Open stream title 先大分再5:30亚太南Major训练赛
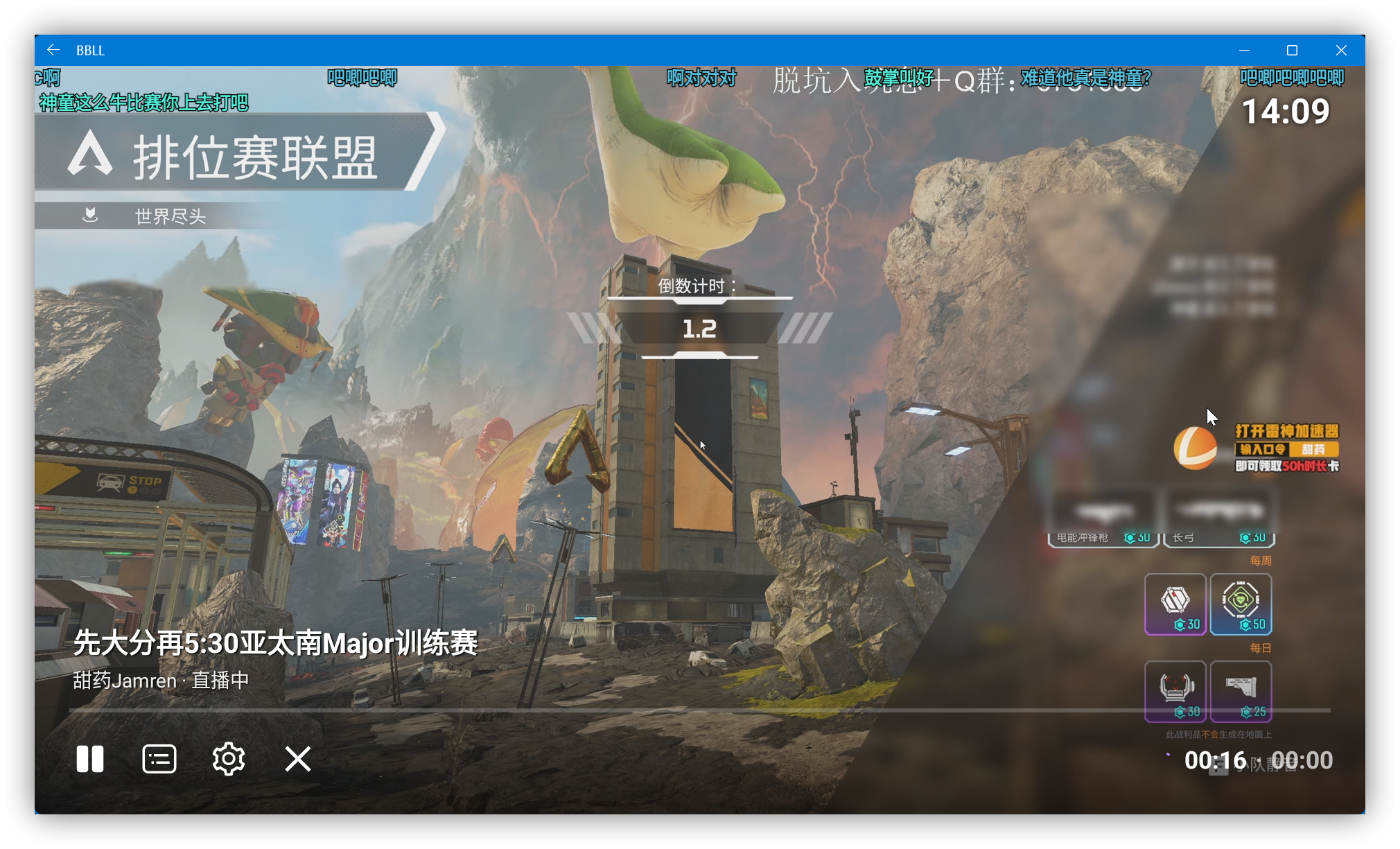The width and height of the screenshot is (1400, 849). tap(275, 644)
